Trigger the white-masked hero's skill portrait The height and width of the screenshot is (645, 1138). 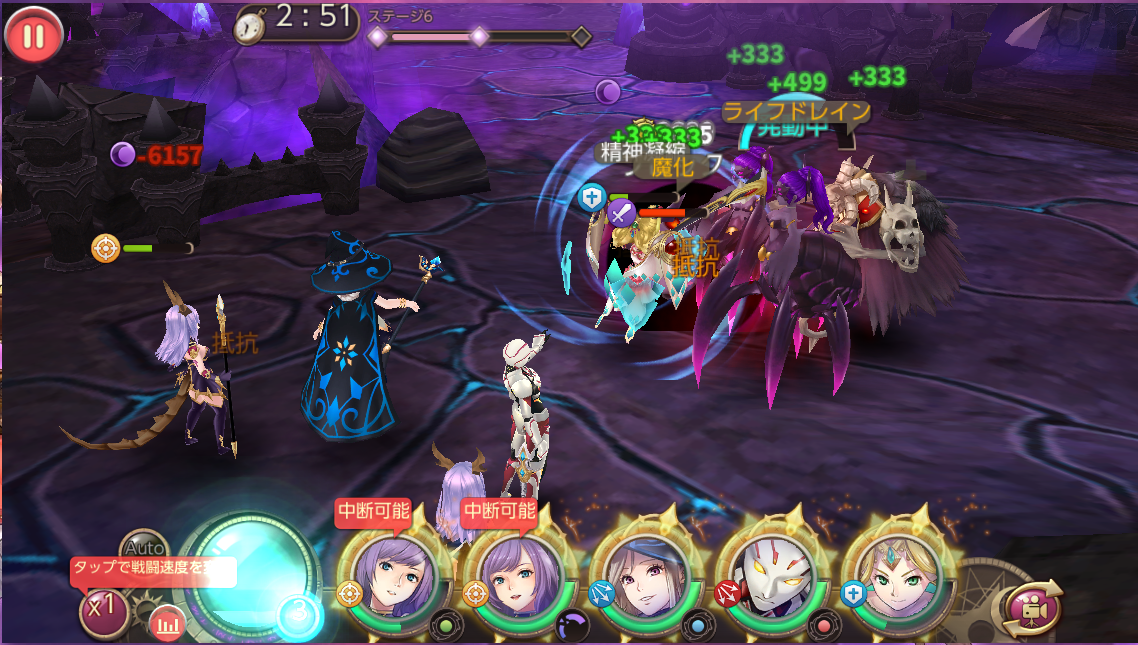pyautogui.click(x=772, y=582)
